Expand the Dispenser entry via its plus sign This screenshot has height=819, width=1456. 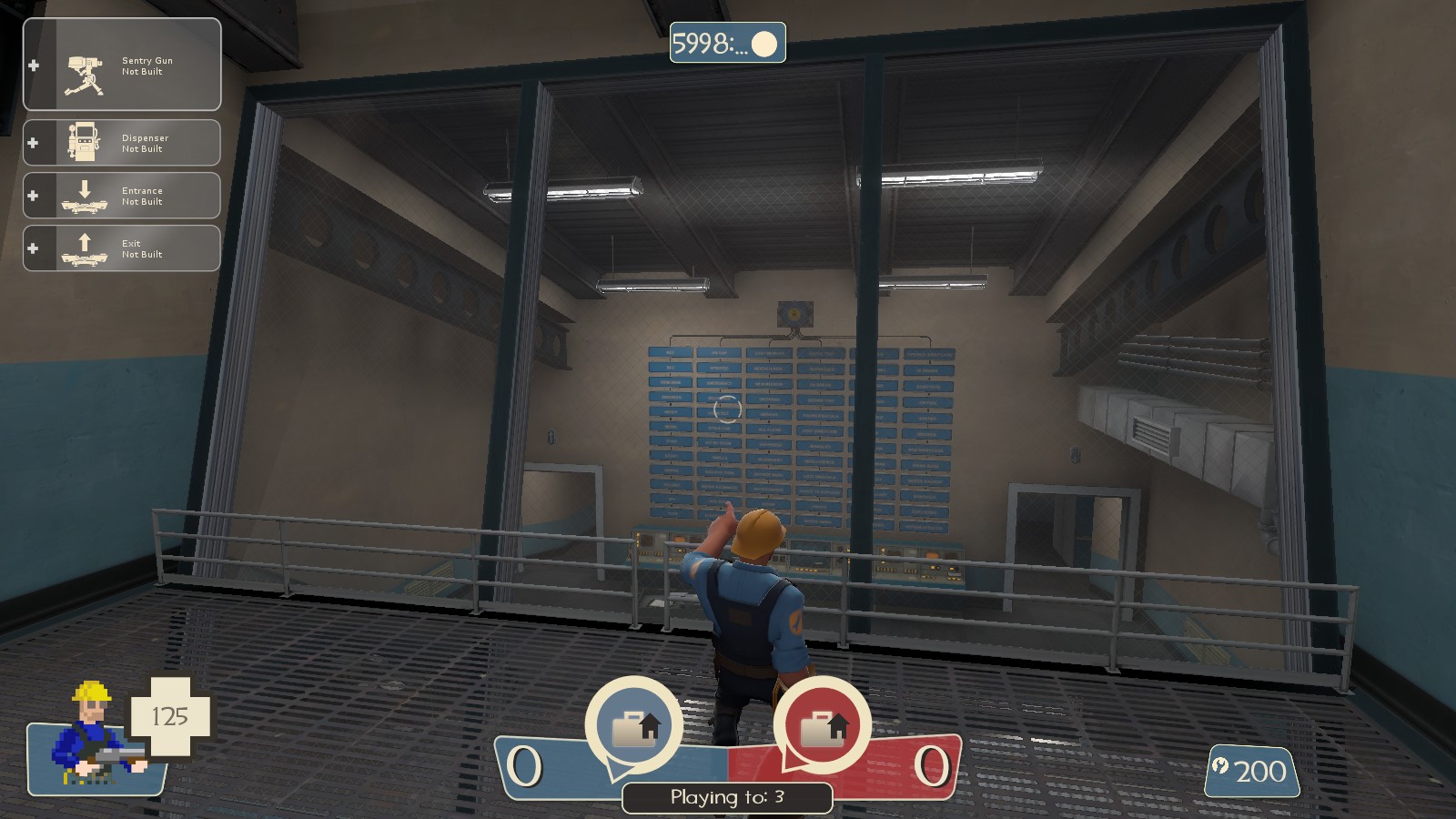coord(35,142)
